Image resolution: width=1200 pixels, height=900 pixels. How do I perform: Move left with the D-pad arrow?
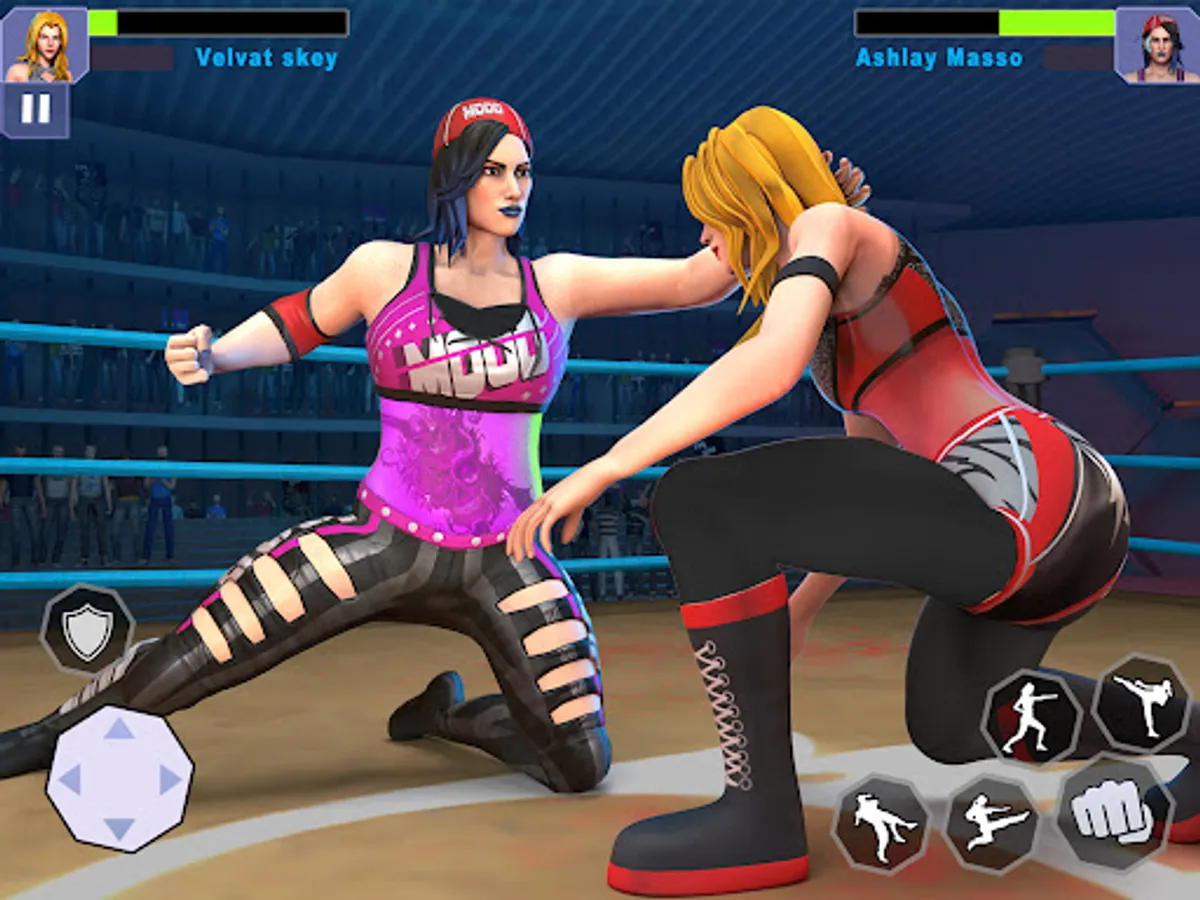click(69, 779)
